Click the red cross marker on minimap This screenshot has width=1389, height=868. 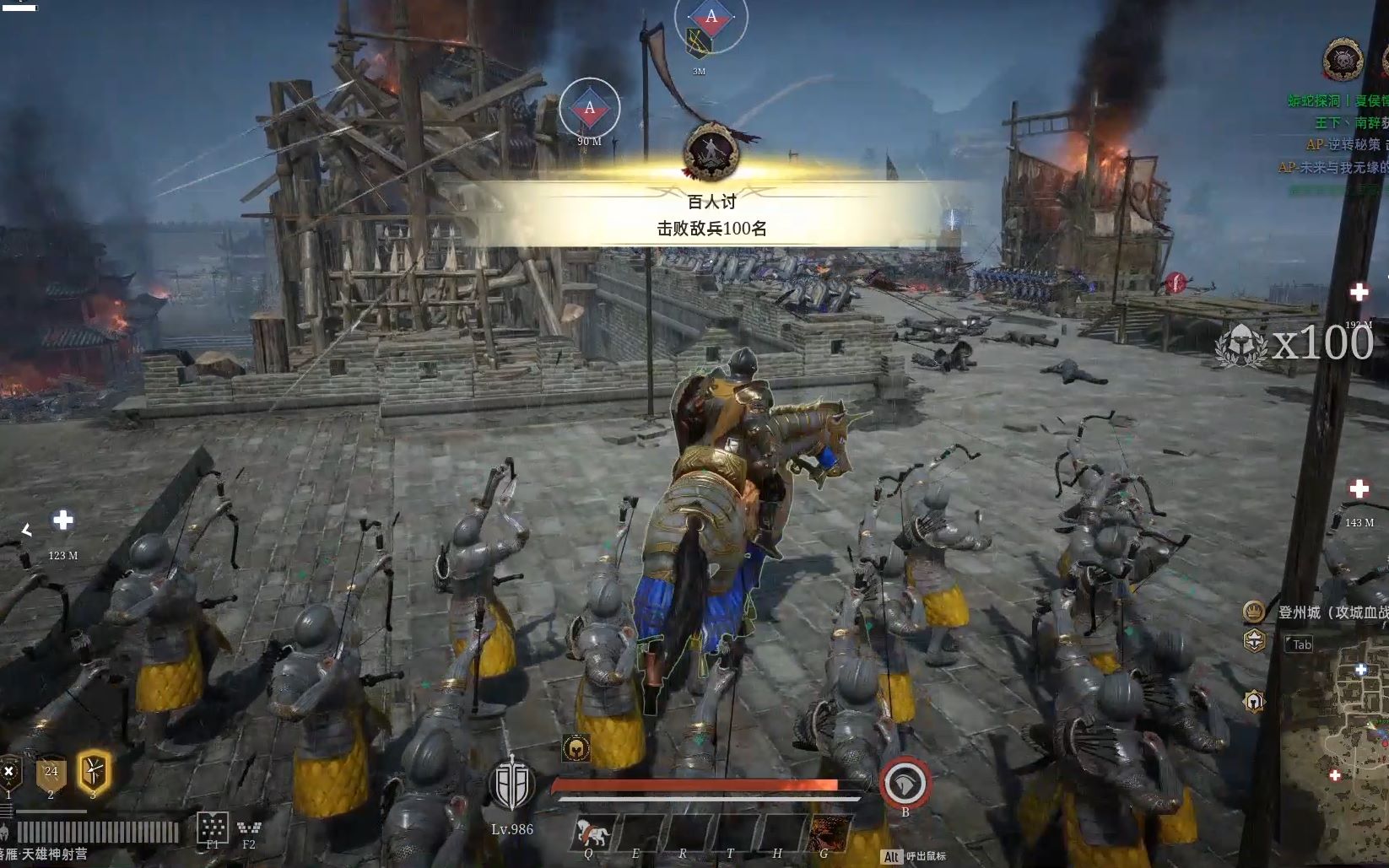click(x=1335, y=775)
